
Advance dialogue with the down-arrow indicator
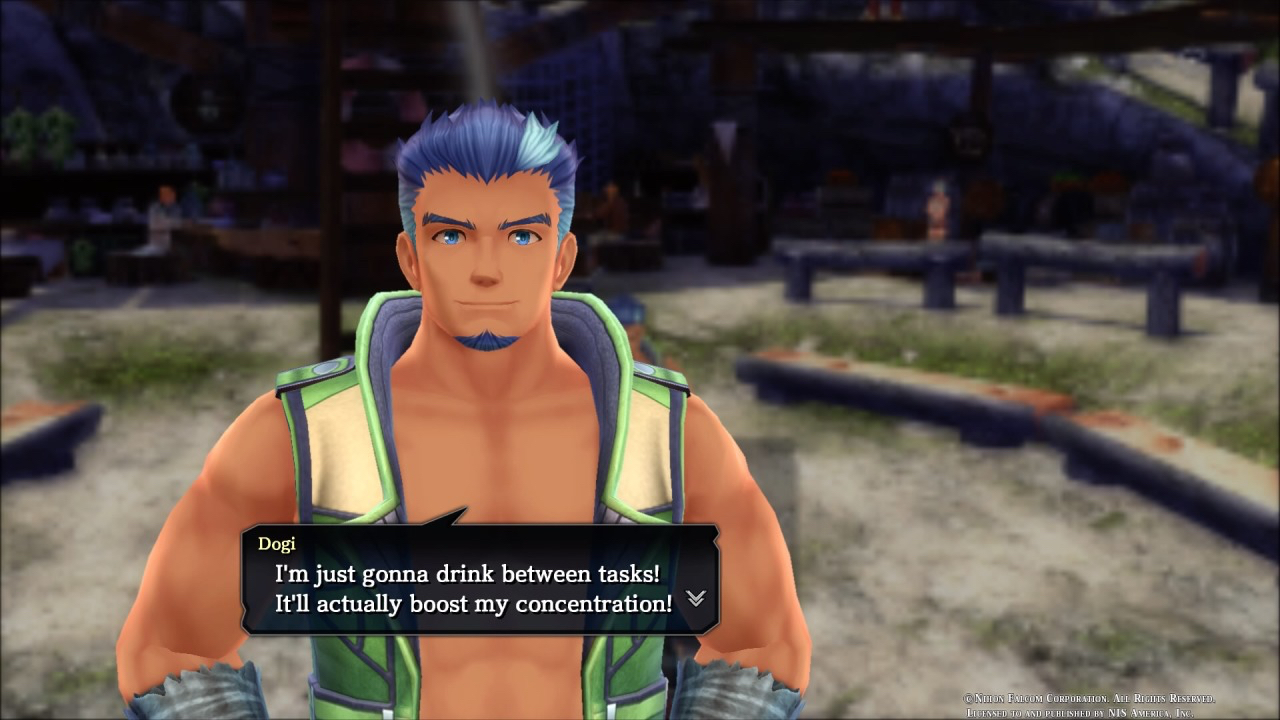[x=695, y=598]
